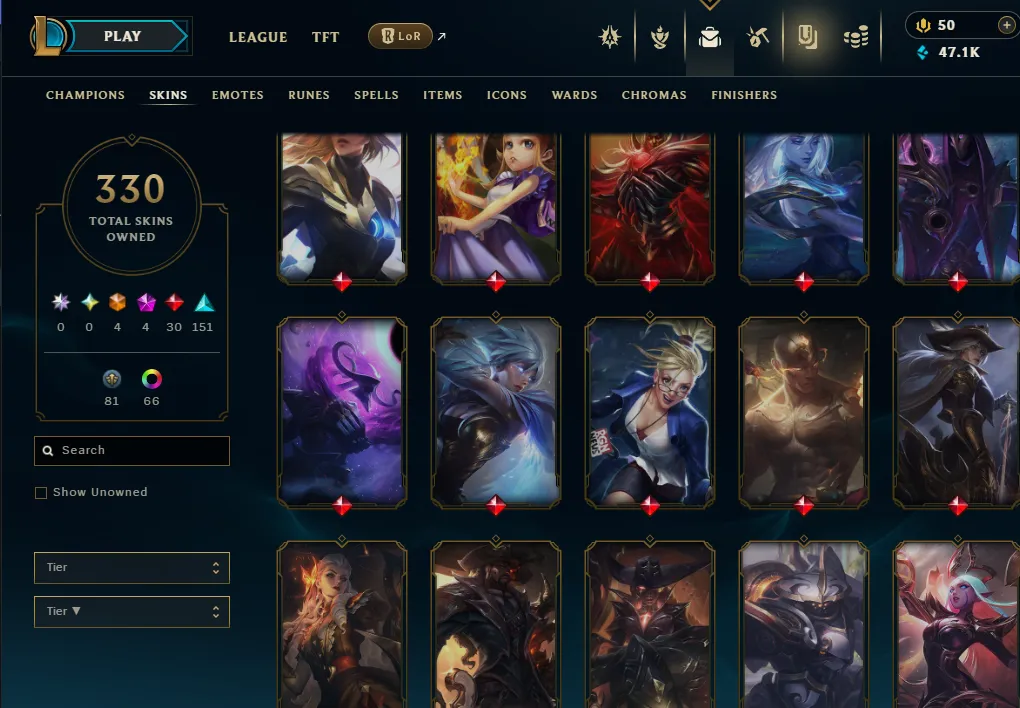This screenshot has width=1020, height=708.
Task: Open the Store coin stack icon
Action: (x=856, y=38)
